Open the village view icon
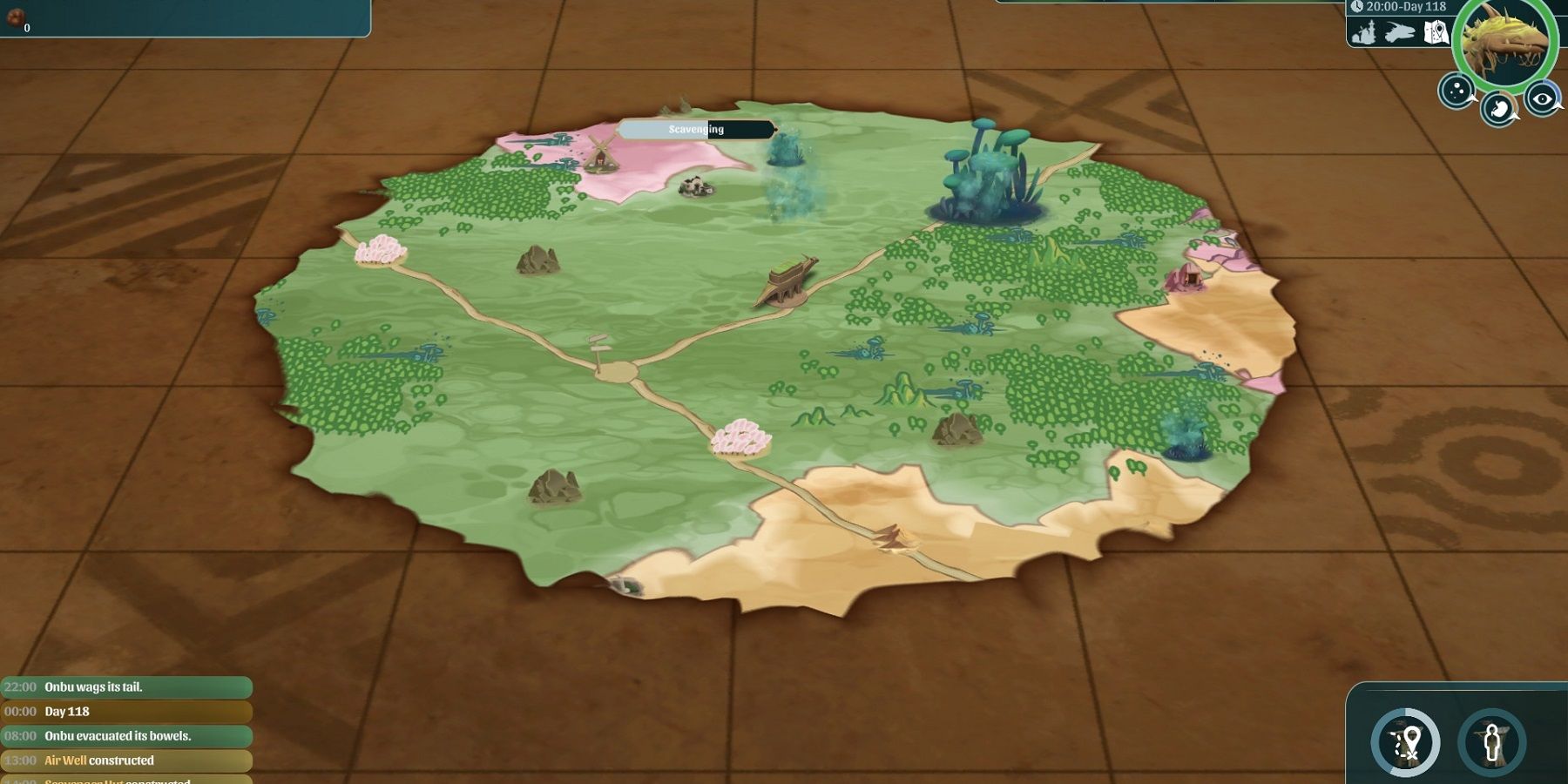This screenshot has width=1568, height=784. click(x=1367, y=33)
